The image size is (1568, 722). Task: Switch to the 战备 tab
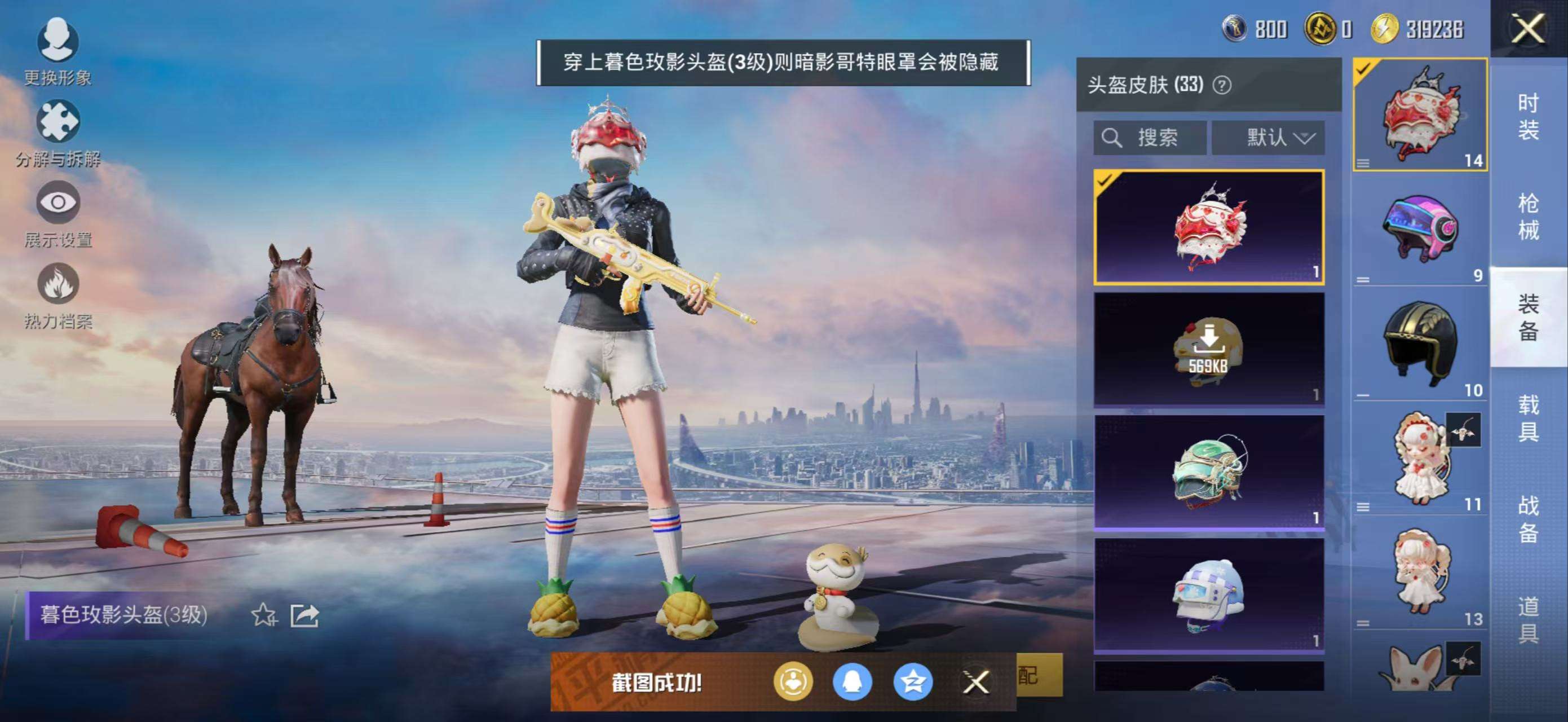(x=1528, y=518)
